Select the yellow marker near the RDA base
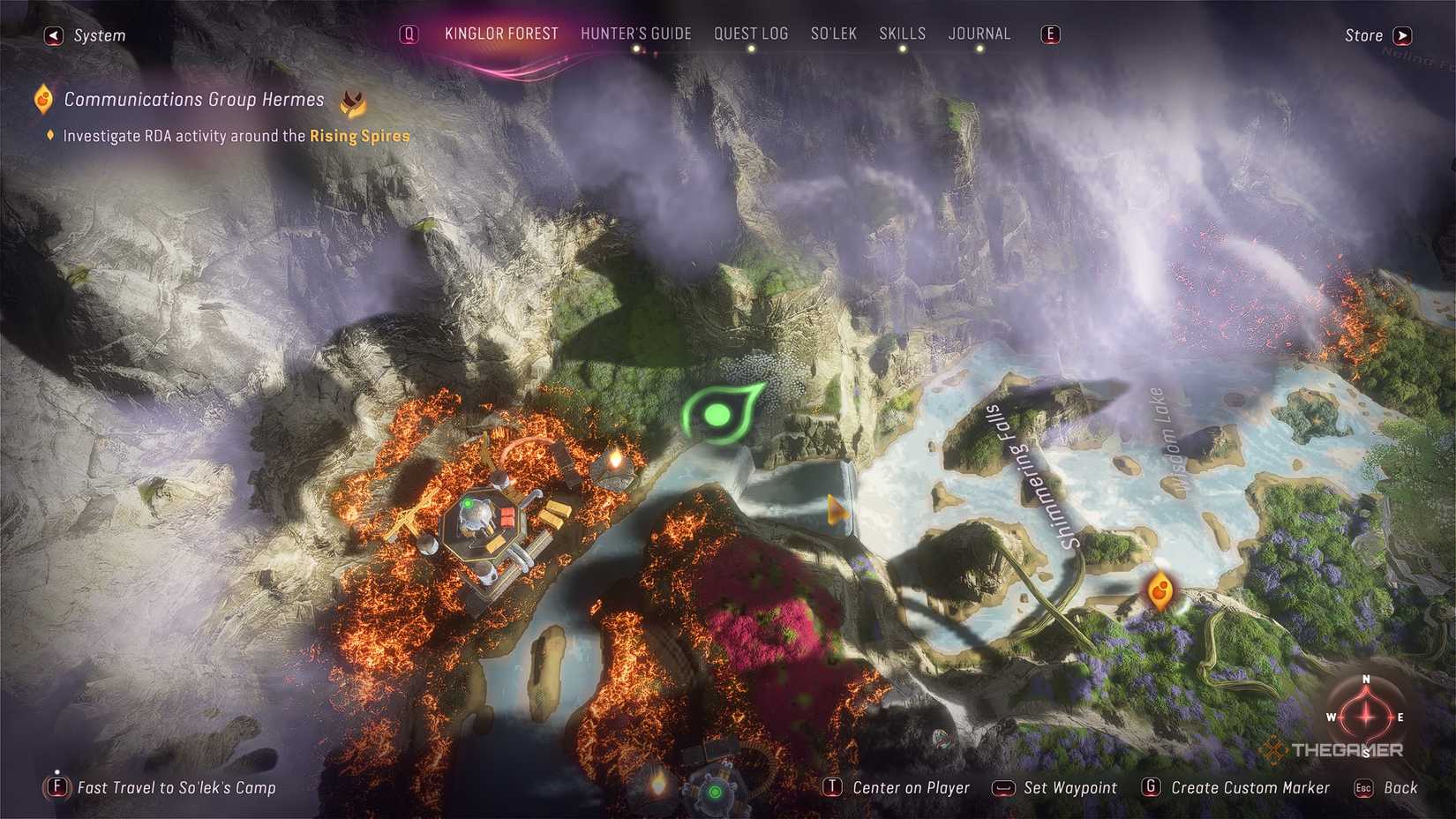 616,459
